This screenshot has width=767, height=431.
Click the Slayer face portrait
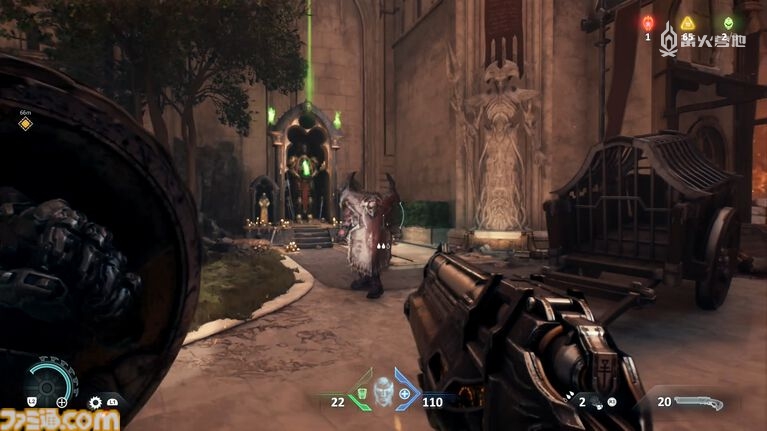[x=383, y=393]
